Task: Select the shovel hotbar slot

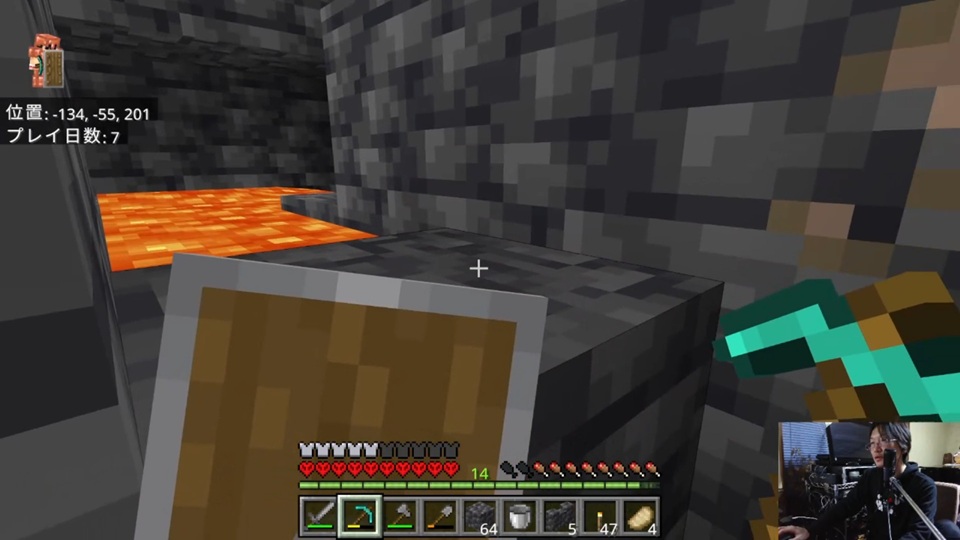Action: tap(439, 515)
